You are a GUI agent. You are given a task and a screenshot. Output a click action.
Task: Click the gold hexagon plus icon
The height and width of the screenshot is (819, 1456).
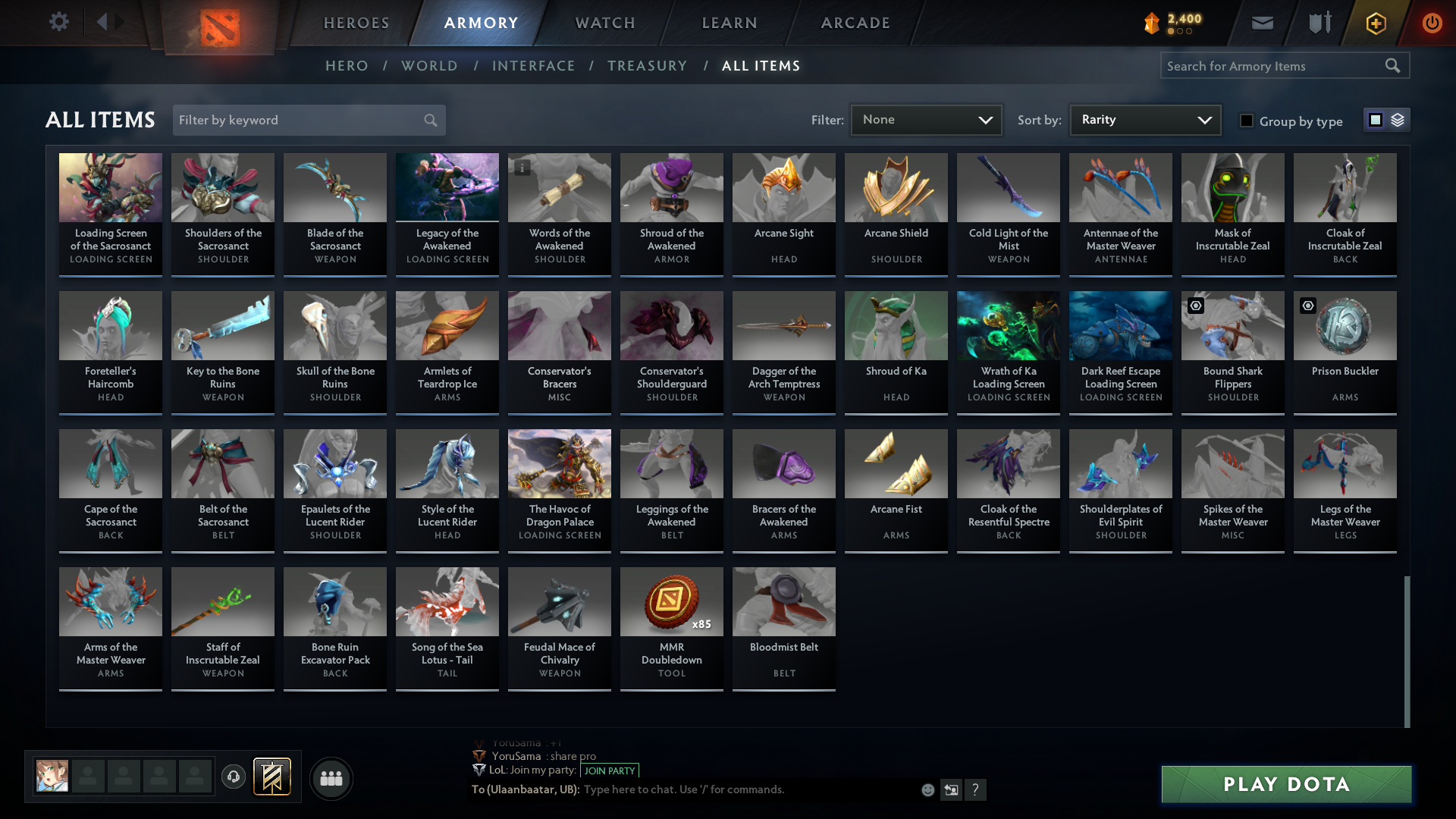[1374, 23]
